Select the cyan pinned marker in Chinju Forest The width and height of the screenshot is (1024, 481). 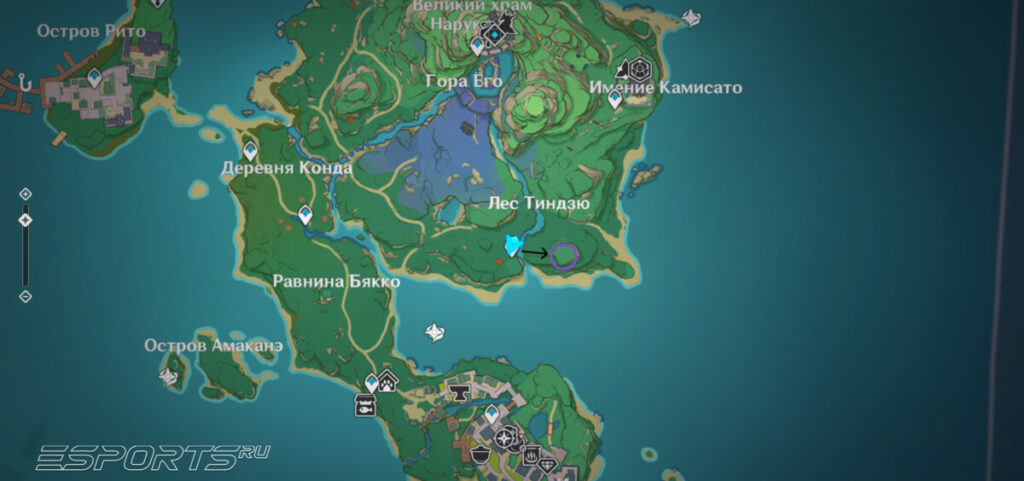[514, 246]
